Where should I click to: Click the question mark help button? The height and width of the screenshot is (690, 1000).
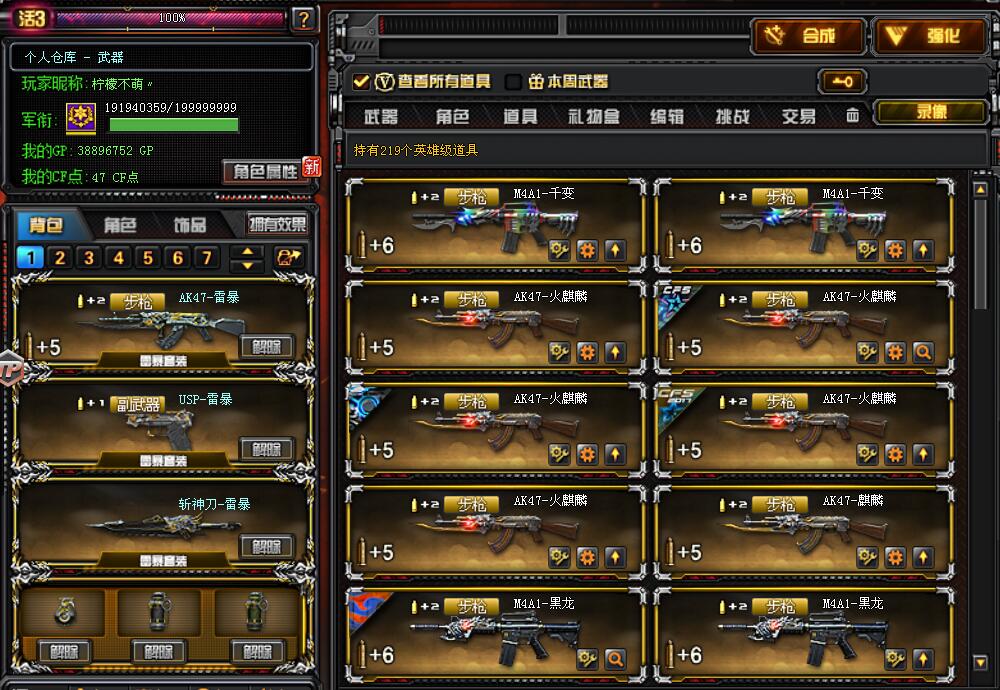[x=304, y=18]
